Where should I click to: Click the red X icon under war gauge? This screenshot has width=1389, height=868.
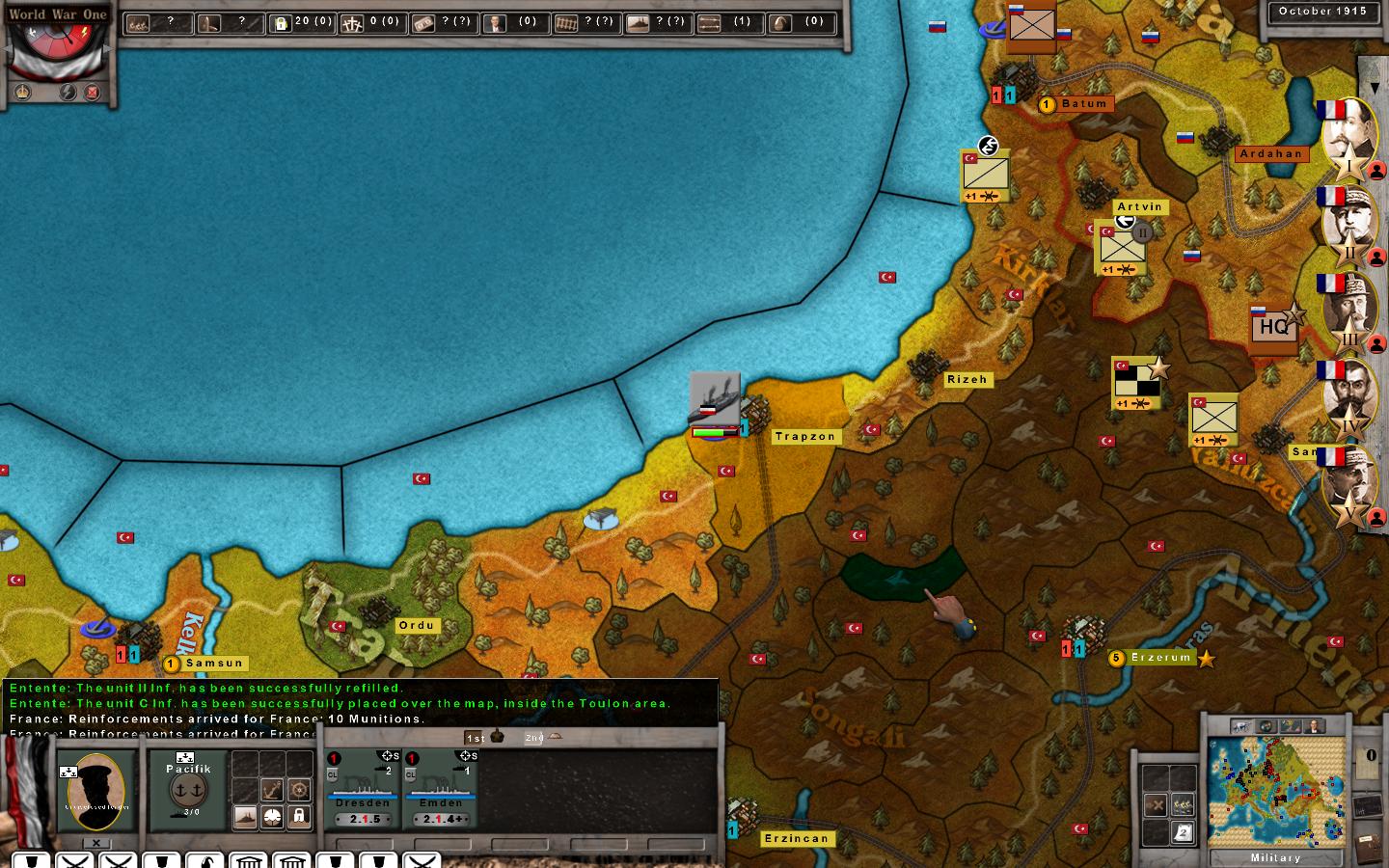(x=93, y=93)
